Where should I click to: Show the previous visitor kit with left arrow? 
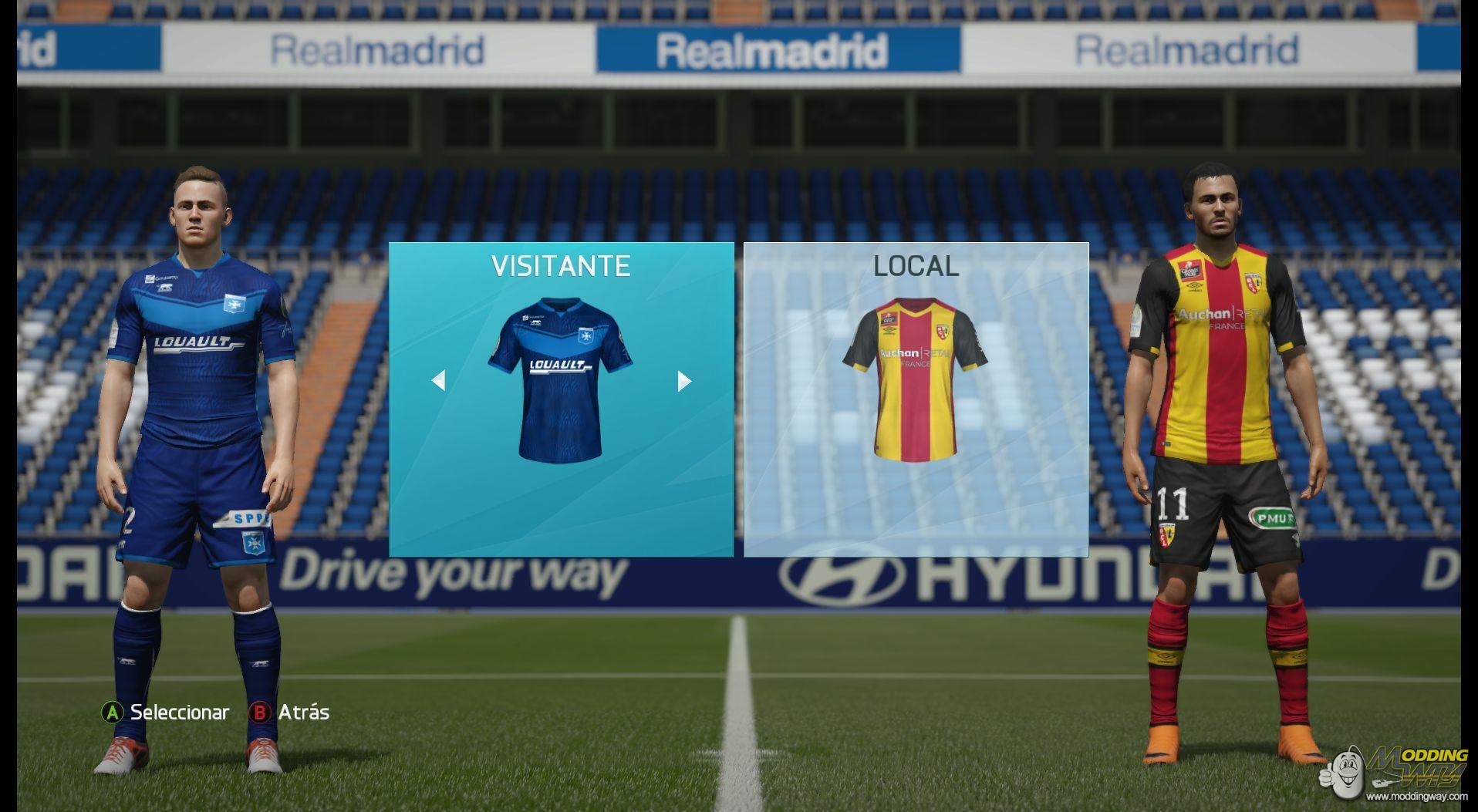click(438, 380)
